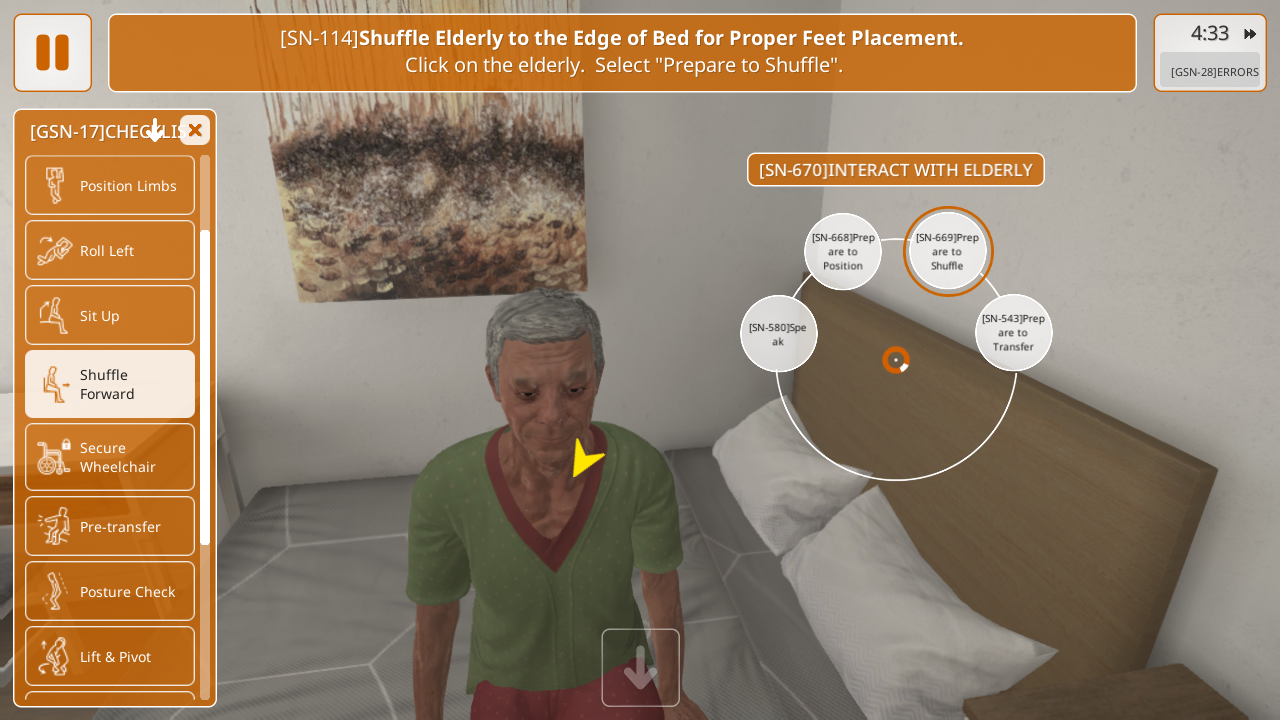Select Secure Wheelchair in the checklist
This screenshot has height=720, width=1280.
coord(110,457)
